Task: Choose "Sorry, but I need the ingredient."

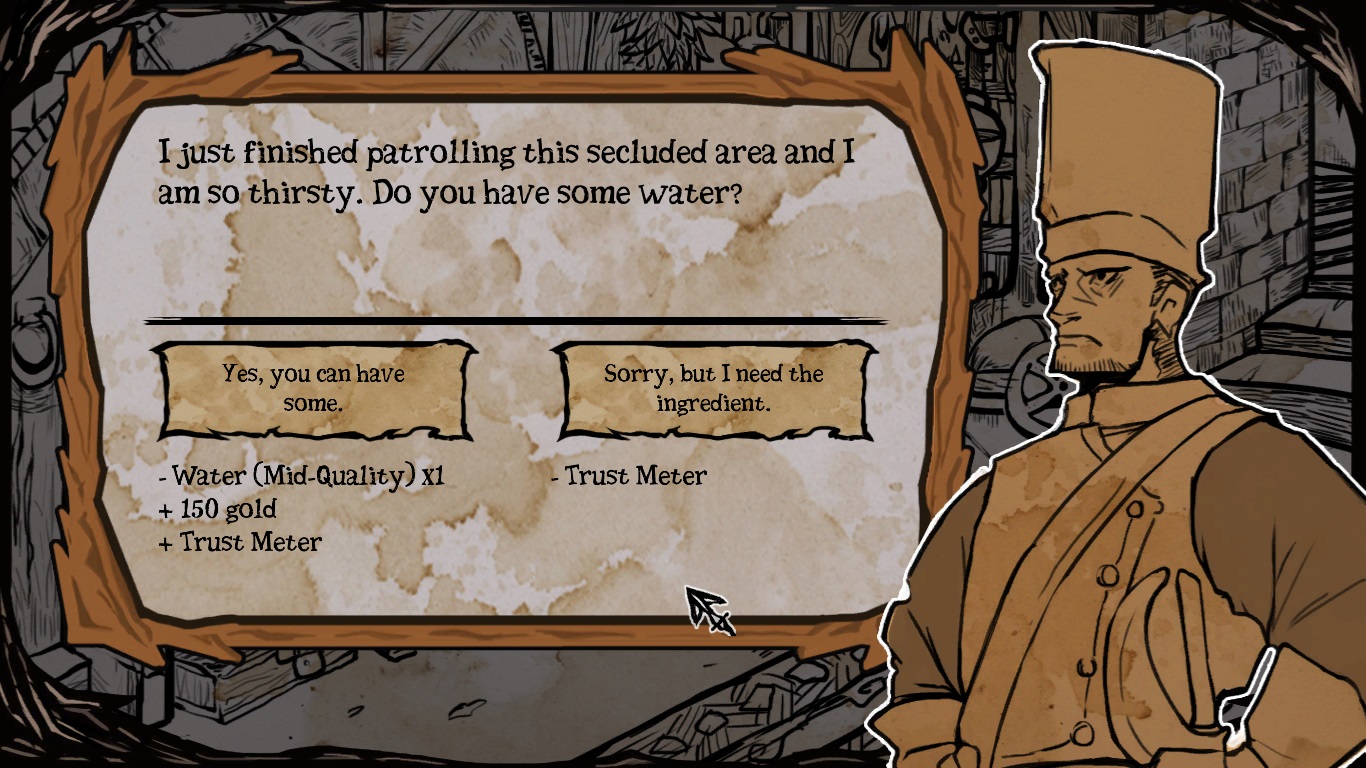Action: click(x=711, y=387)
